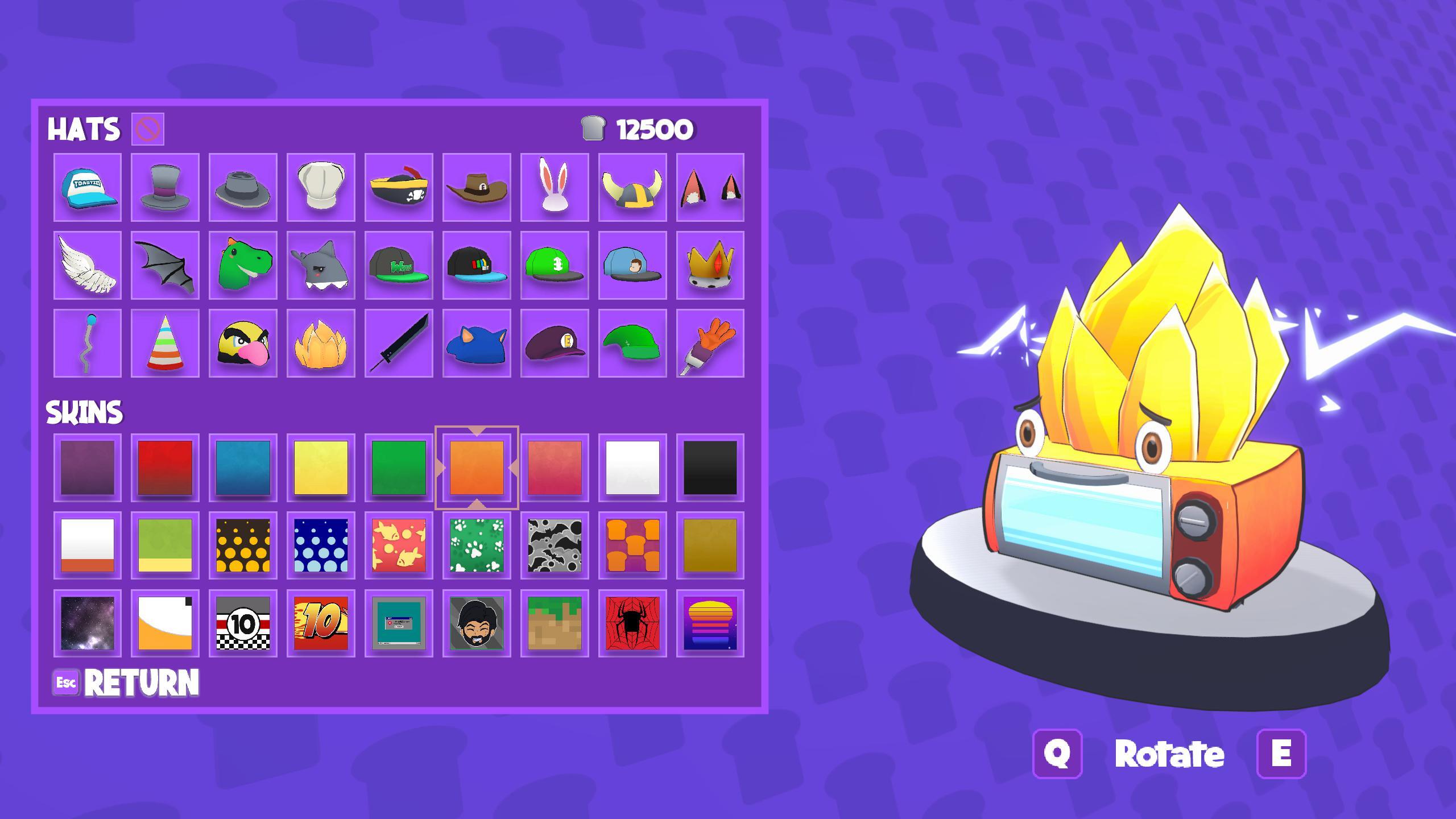The height and width of the screenshot is (819, 1456).
Task: Select the spider web skin
Action: click(x=631, y=624)
